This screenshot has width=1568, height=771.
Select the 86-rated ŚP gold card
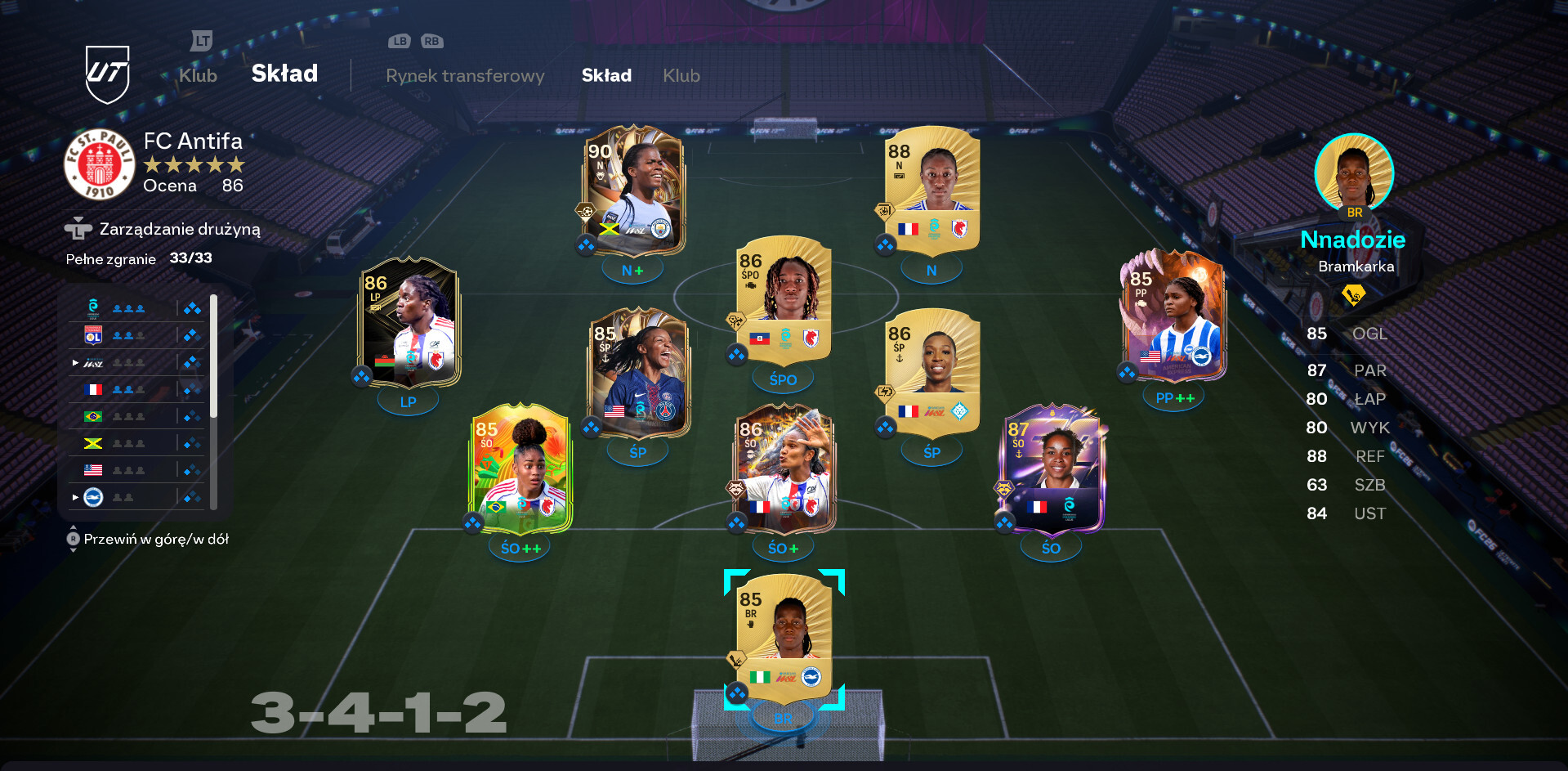tap(931, 373)
